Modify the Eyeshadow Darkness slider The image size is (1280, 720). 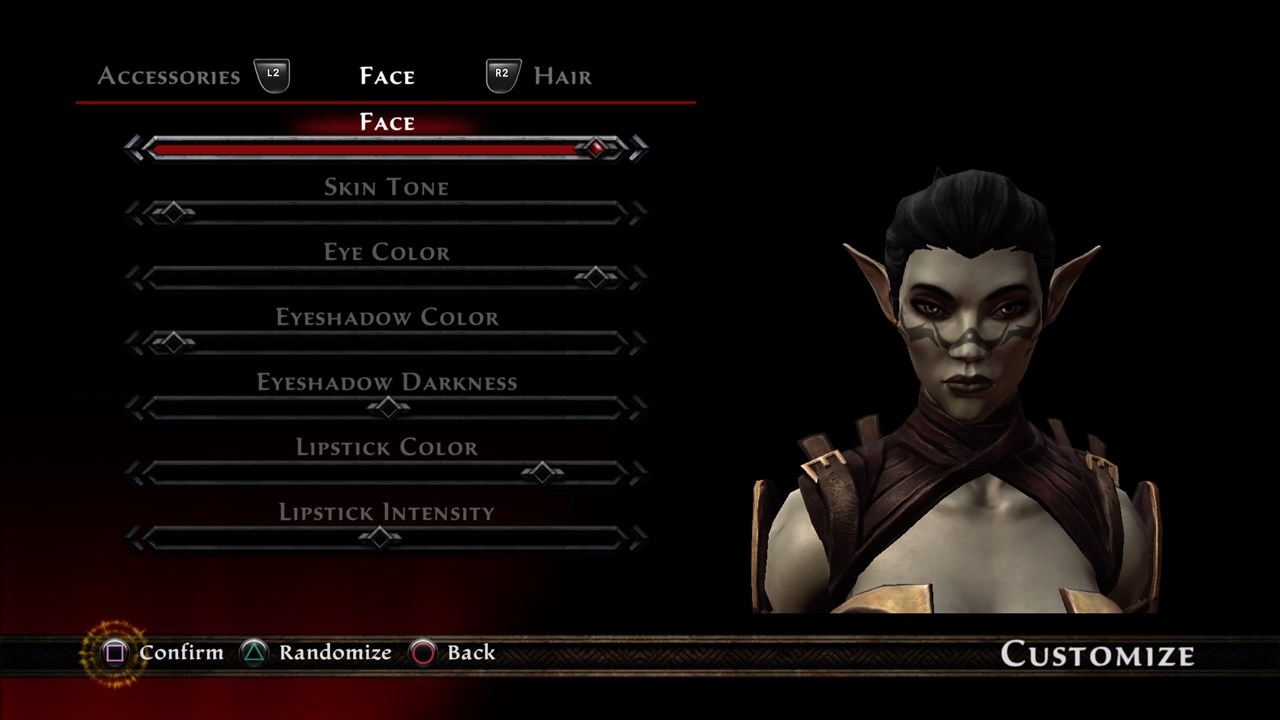(x=387, y=407)
